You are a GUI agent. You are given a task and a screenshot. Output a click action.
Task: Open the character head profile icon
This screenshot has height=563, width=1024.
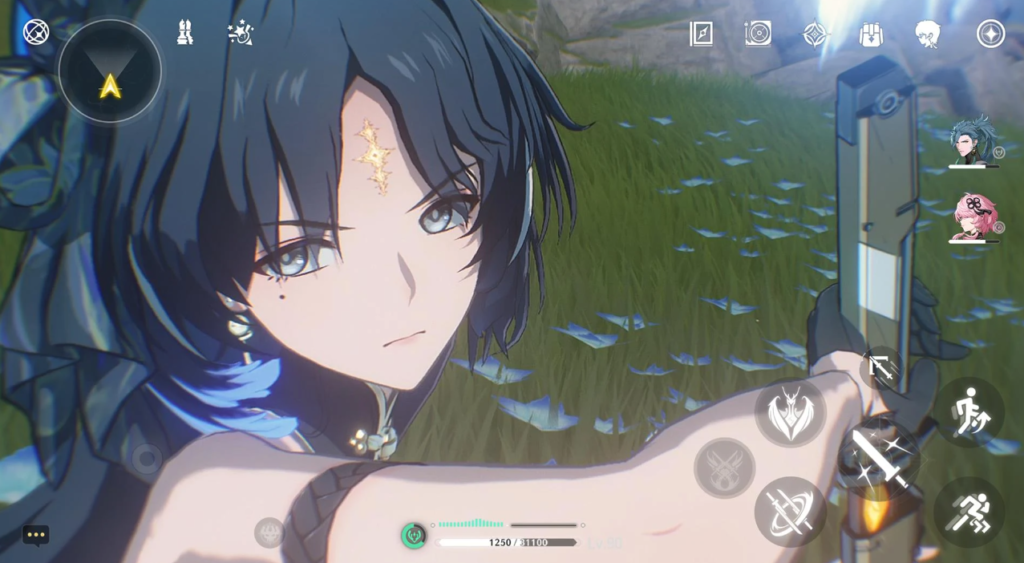928,34
